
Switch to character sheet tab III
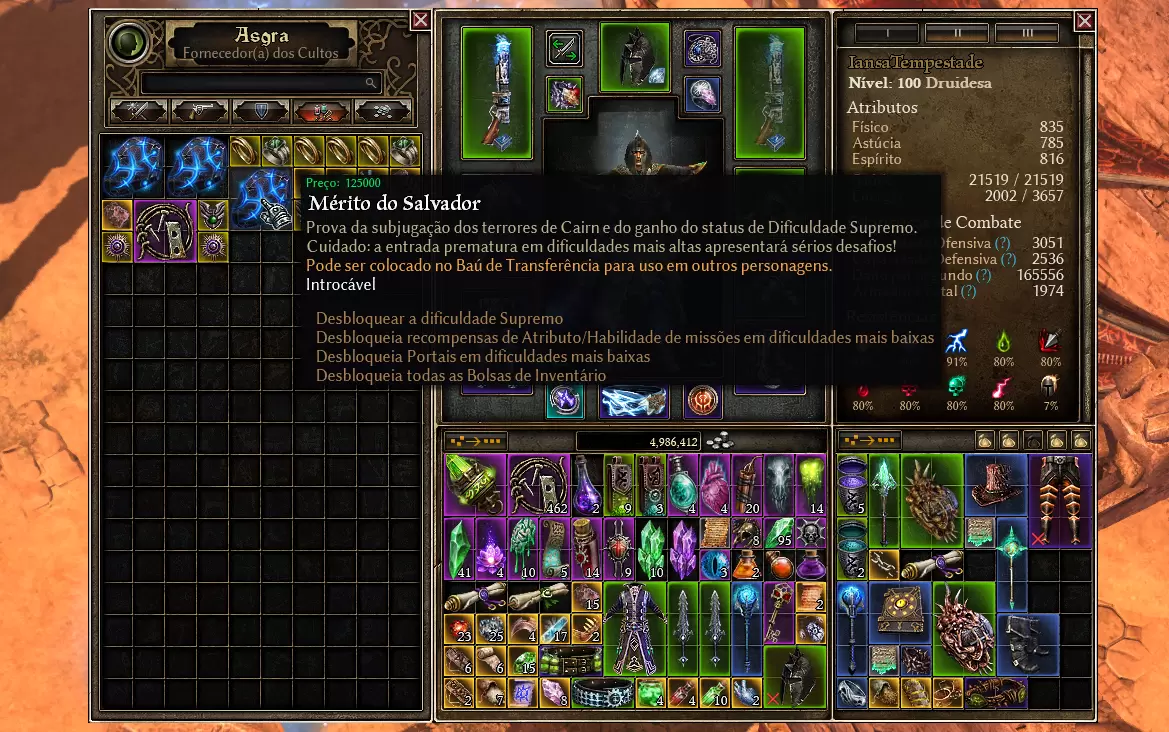(x=1026, y=33)
